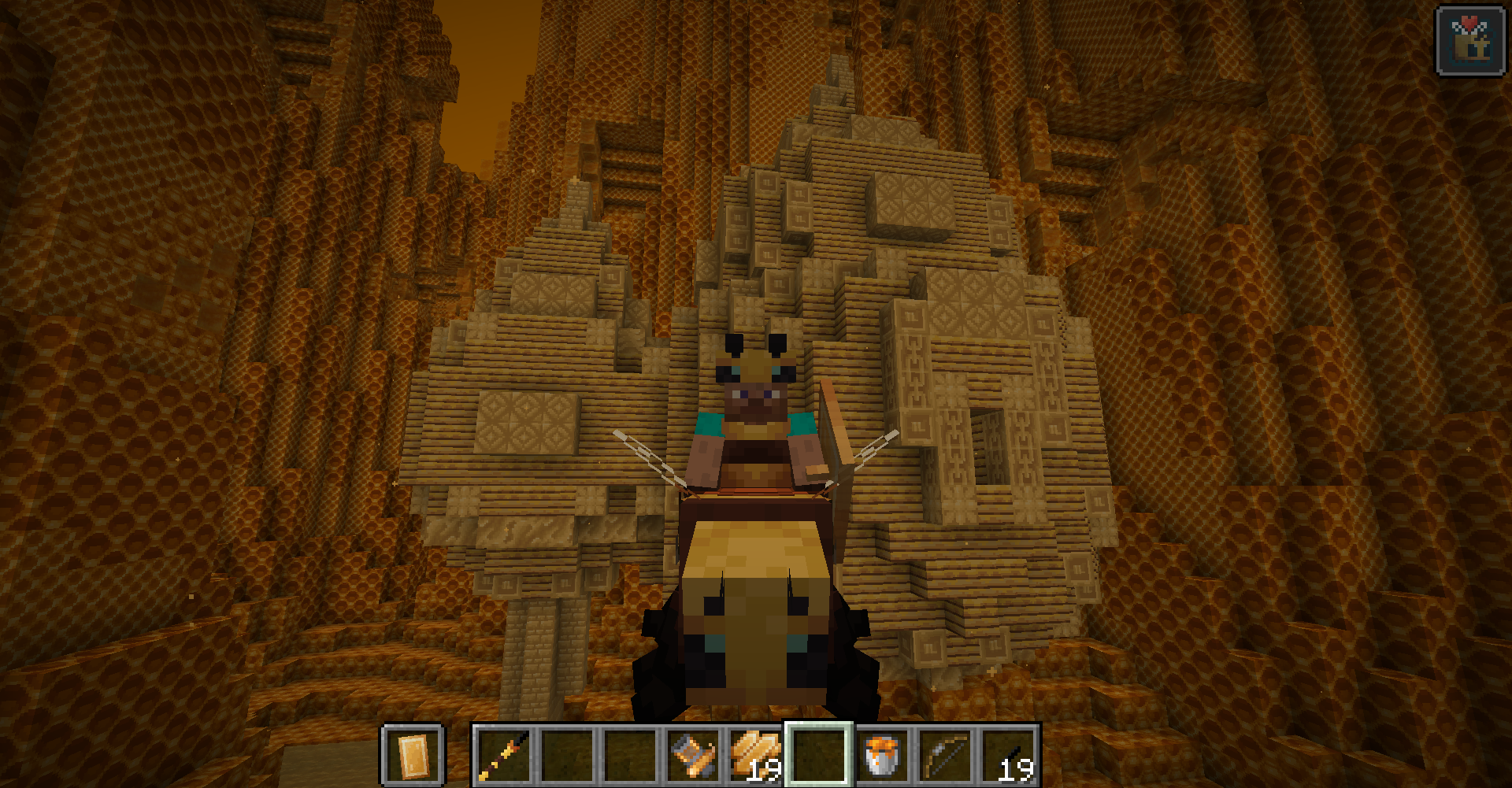
Task: Pick the honey bucket hotbar slot
Action: coord(882,756)
